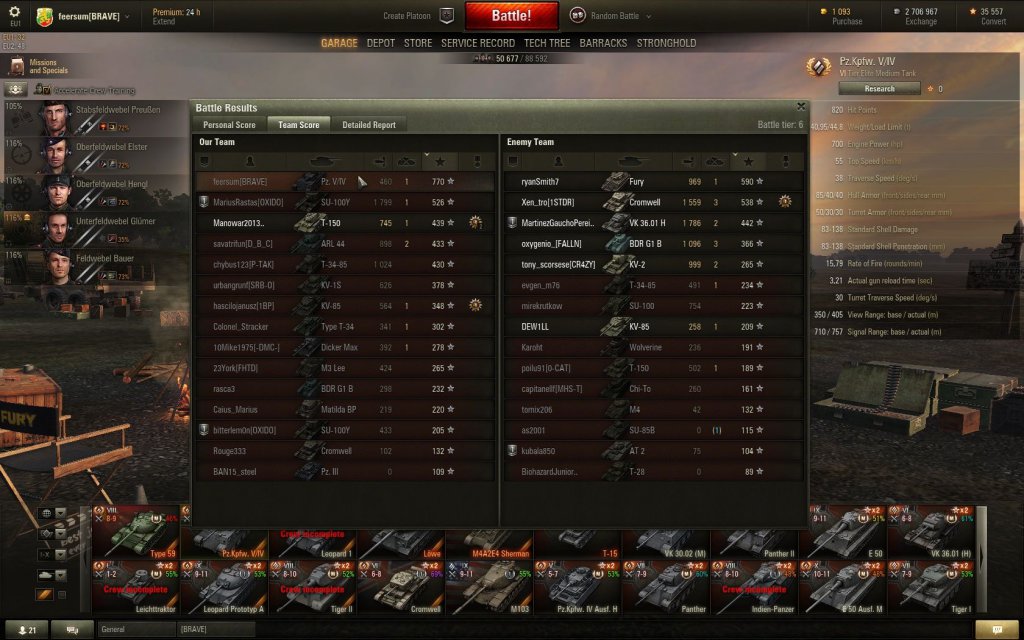The image size is (1024, 640).
Task: Open the Tech Tree
Action: coord(547,43)
